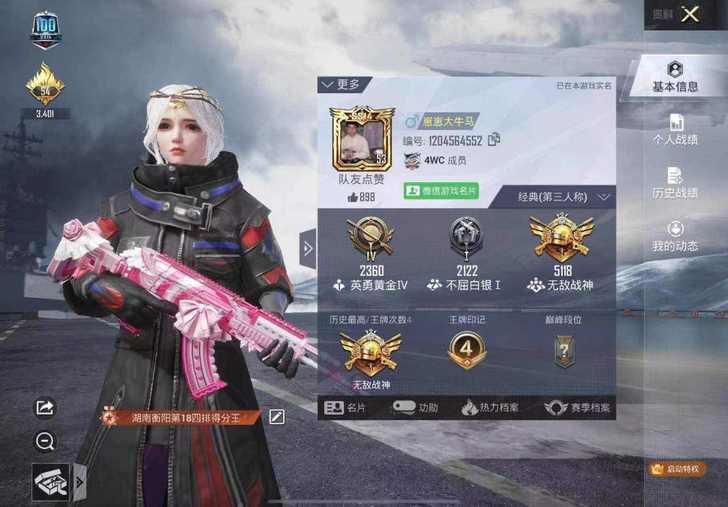
Task: Open the 名片 section
Action: (x=347, y=408)
